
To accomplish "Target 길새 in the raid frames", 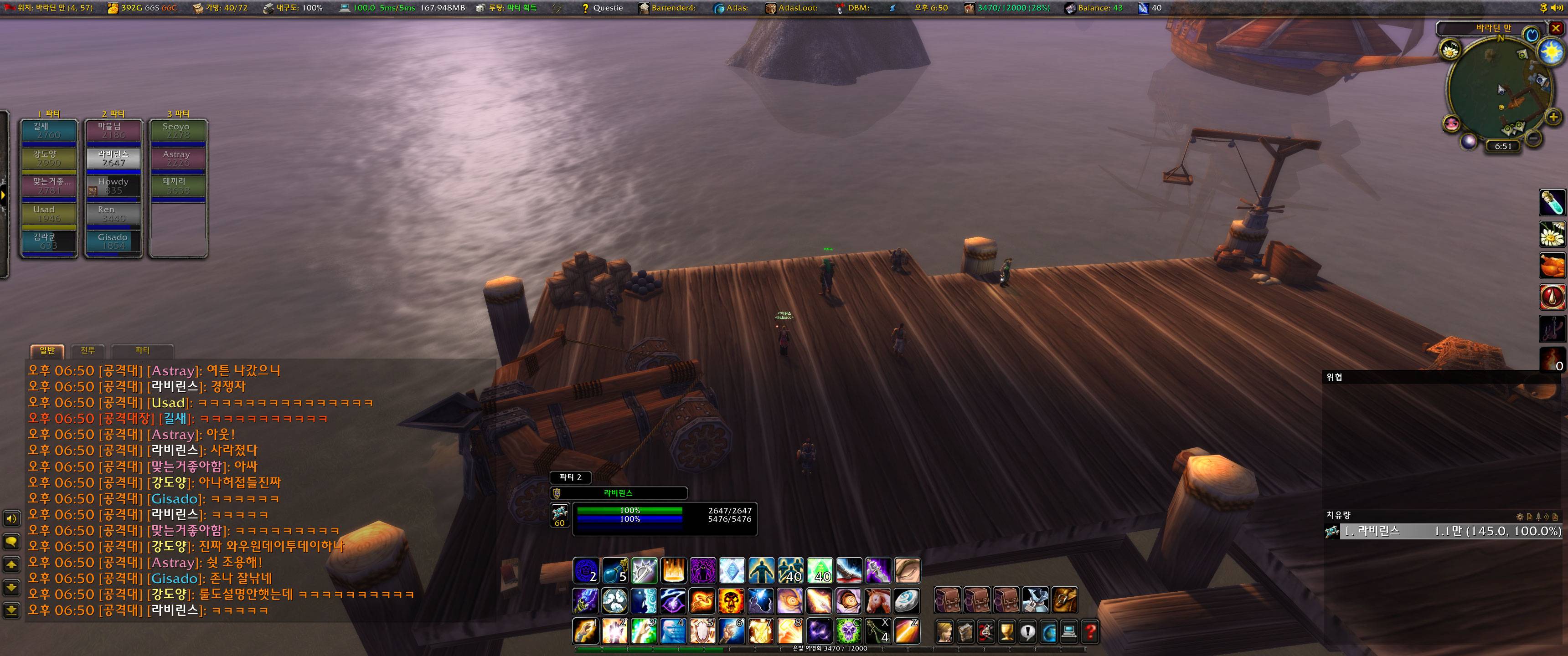I will click(x=49, y=131).
